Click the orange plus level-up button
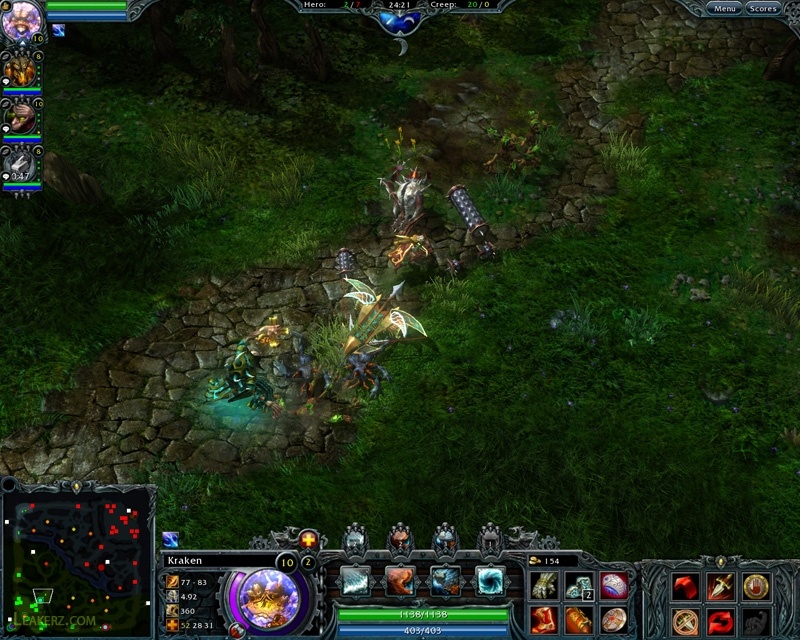This screenshot has width=800, height=640. click(308, 539)
